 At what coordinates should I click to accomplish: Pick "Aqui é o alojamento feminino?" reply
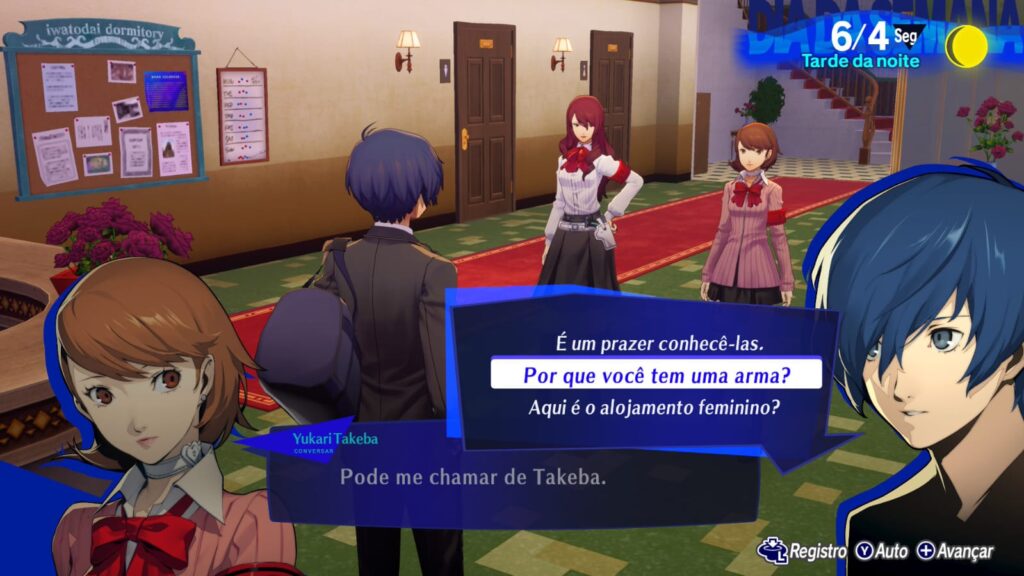click(x=654, y=407)
